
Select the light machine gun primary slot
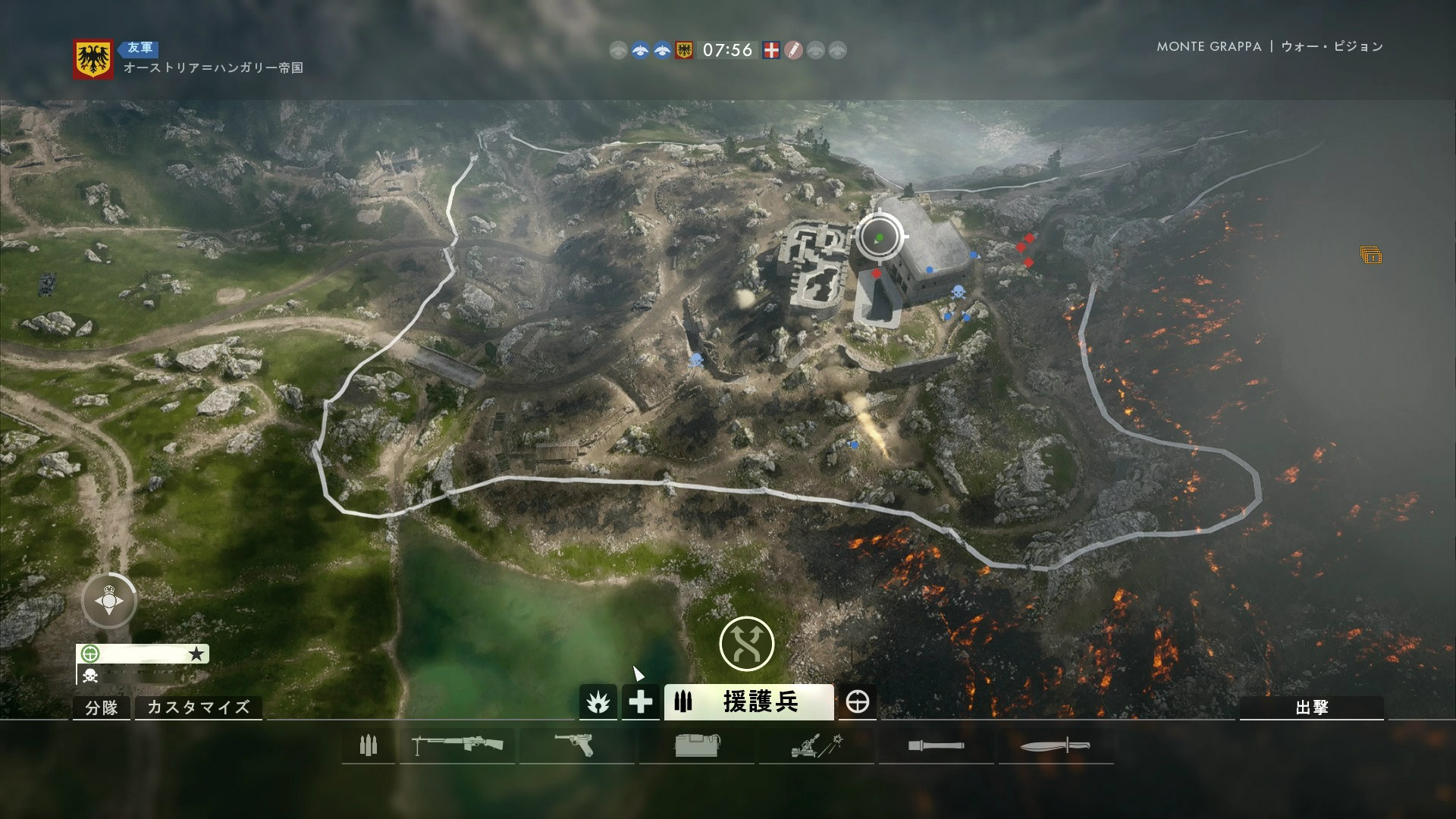457,745
